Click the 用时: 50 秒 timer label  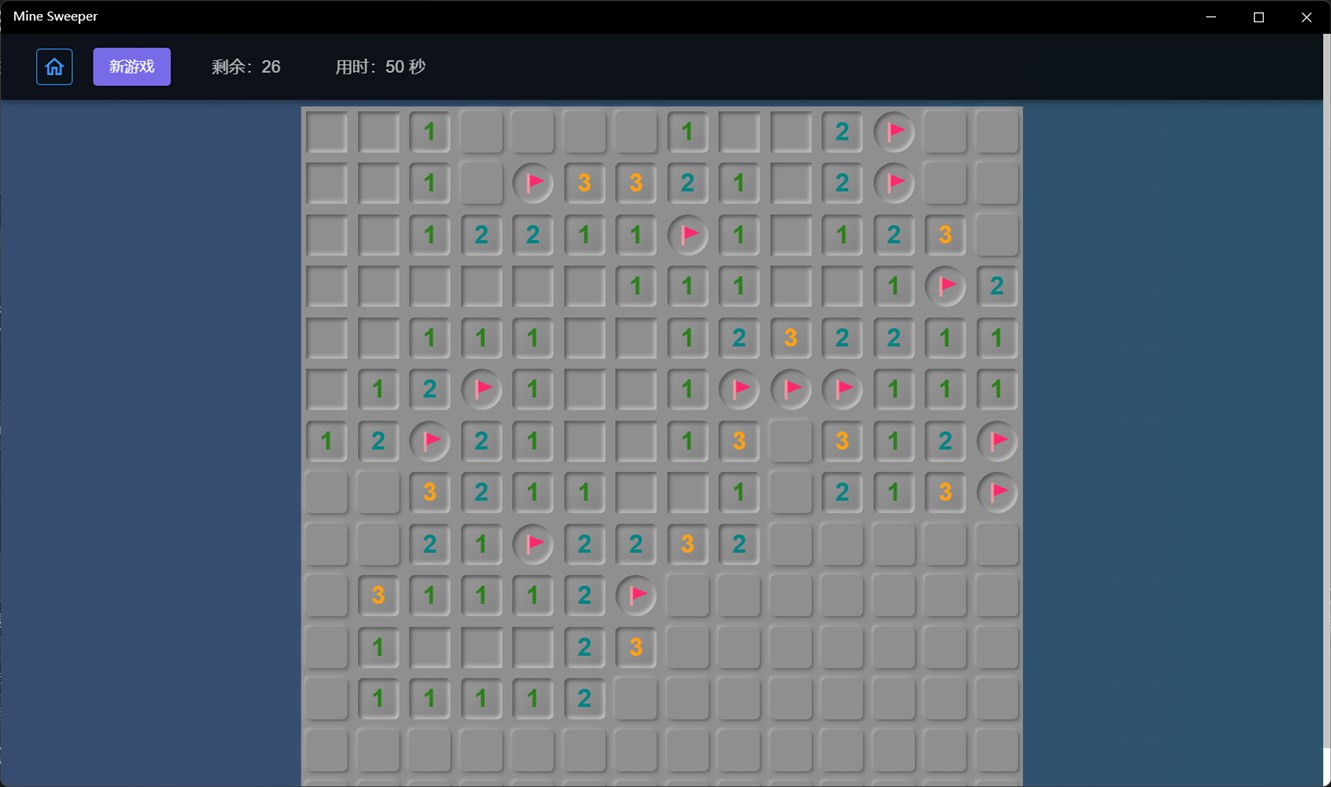click(381, 67)
